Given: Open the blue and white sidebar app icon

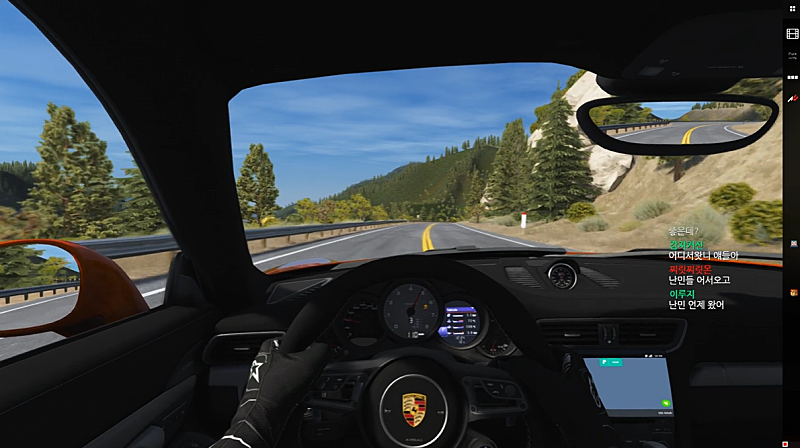Looking at the screenshot, I should coord(792,243).
